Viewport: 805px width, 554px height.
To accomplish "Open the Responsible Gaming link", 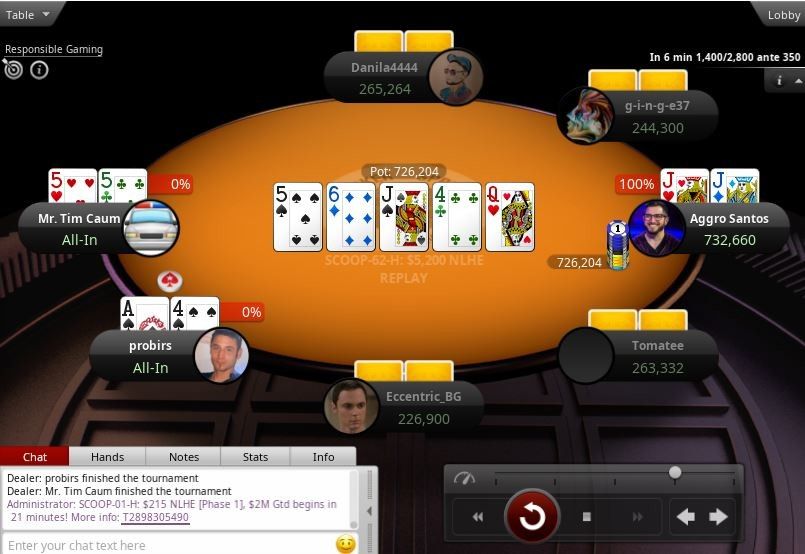I will pyautogui.click(x=54, y=49).
